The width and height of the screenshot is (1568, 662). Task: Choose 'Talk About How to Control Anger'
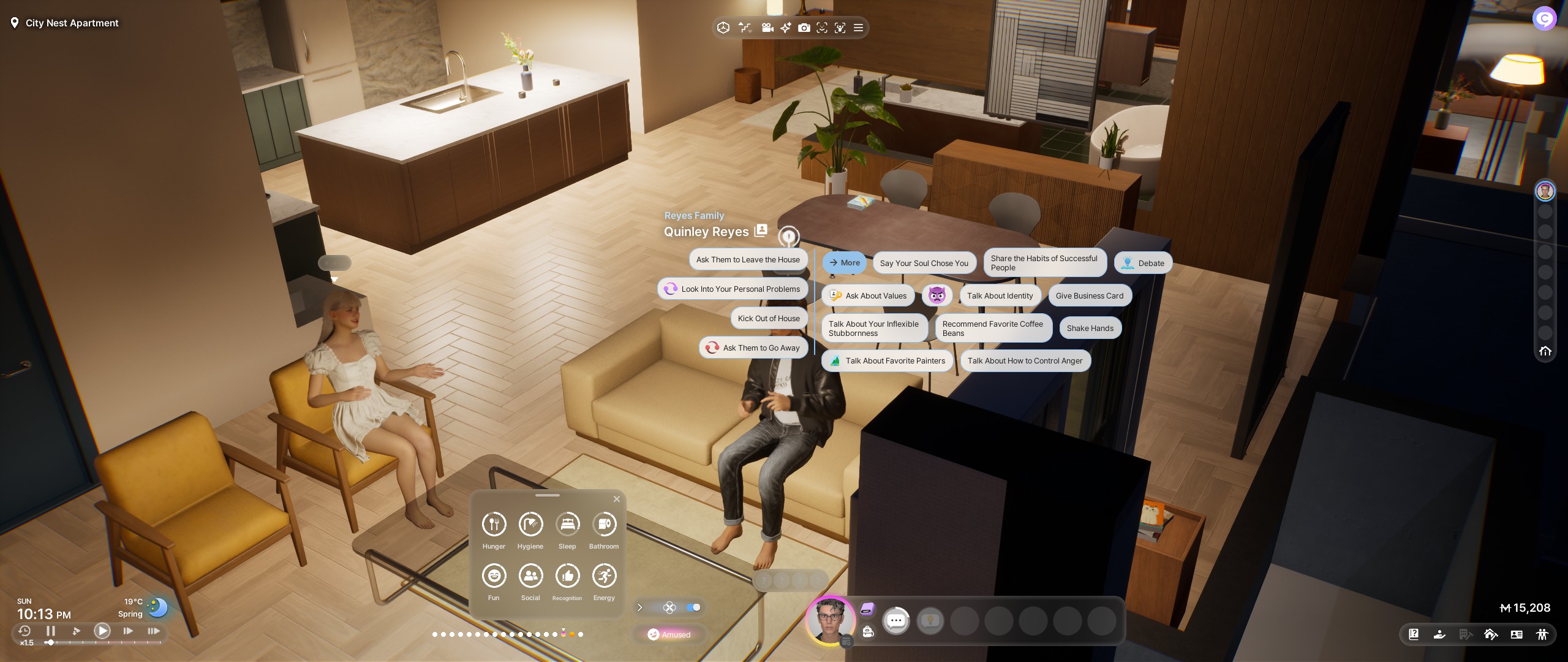(1025, 361)
